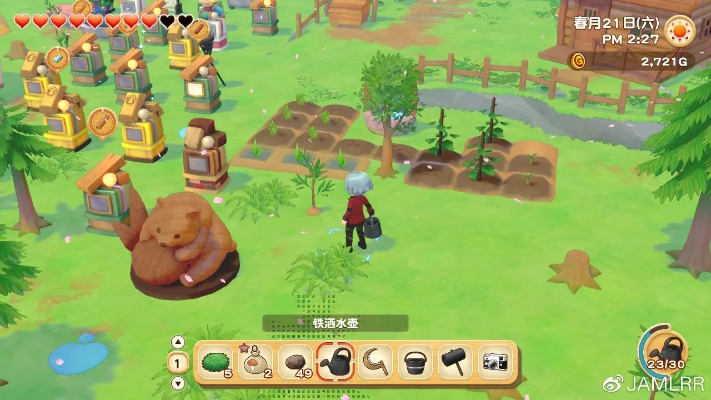Select the iron watering can slot
Screen dimensions: 711x400
337,361
